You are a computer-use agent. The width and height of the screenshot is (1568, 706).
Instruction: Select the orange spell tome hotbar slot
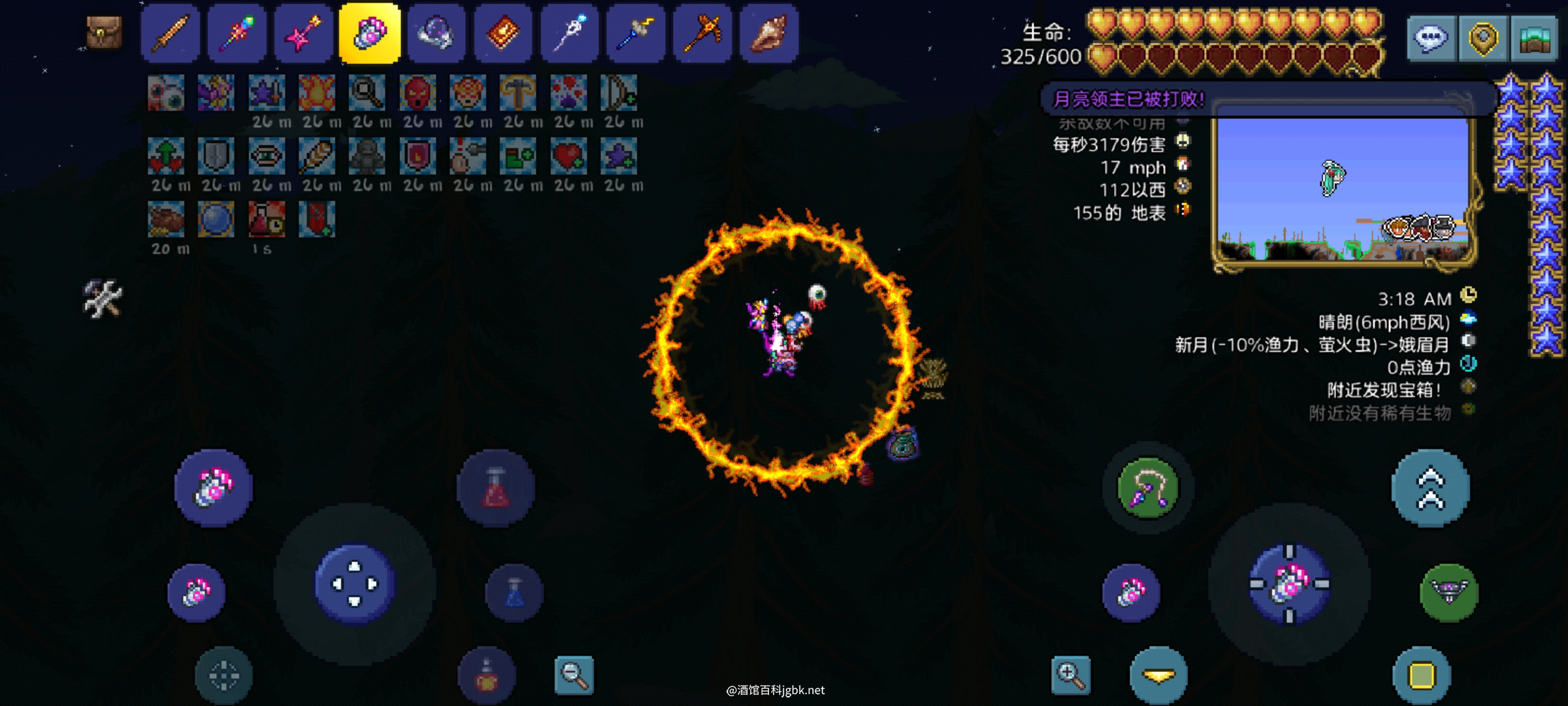tap(503, 33)
